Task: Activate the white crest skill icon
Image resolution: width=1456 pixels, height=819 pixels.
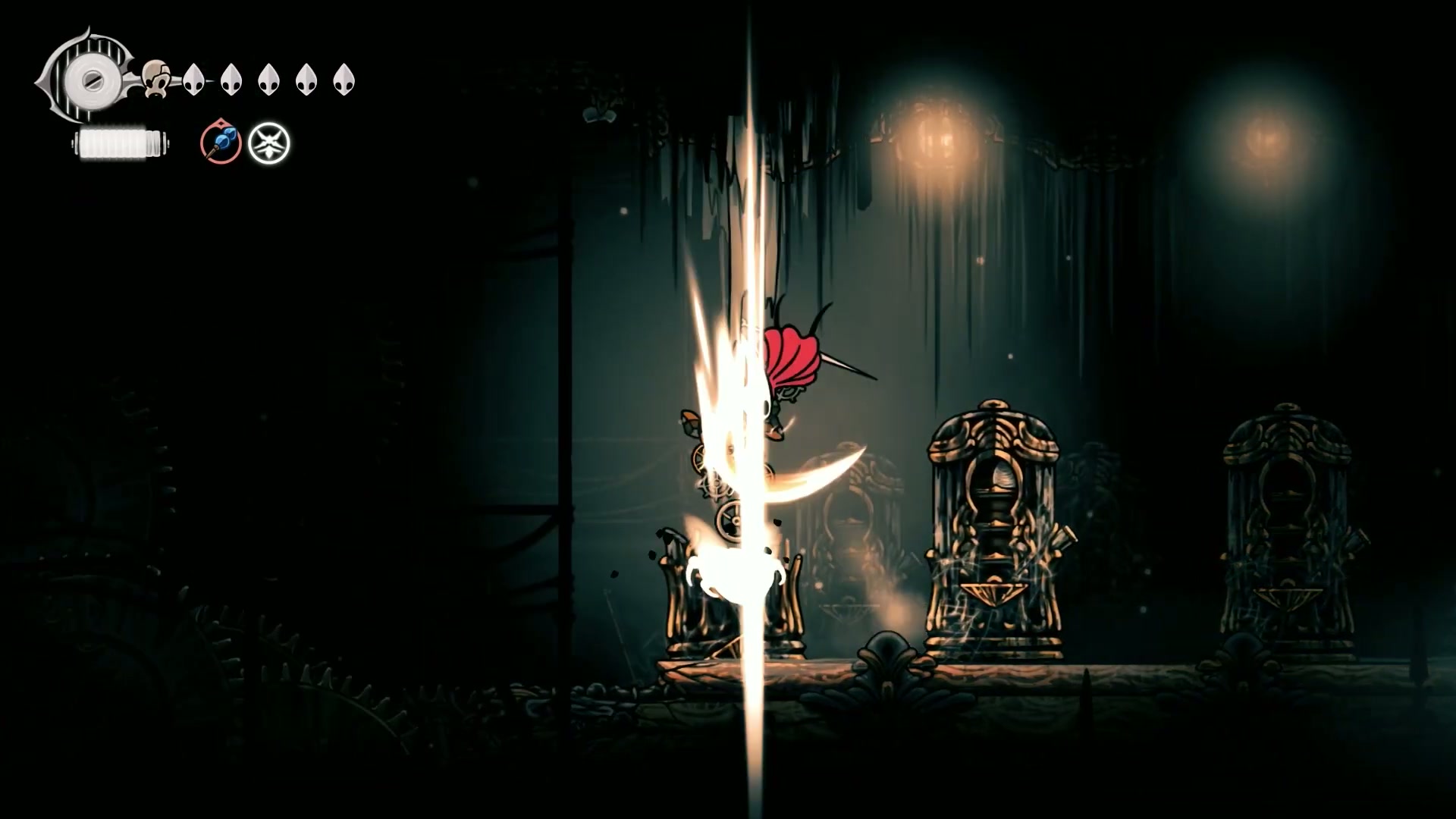Action: click(x=269, y=143)
